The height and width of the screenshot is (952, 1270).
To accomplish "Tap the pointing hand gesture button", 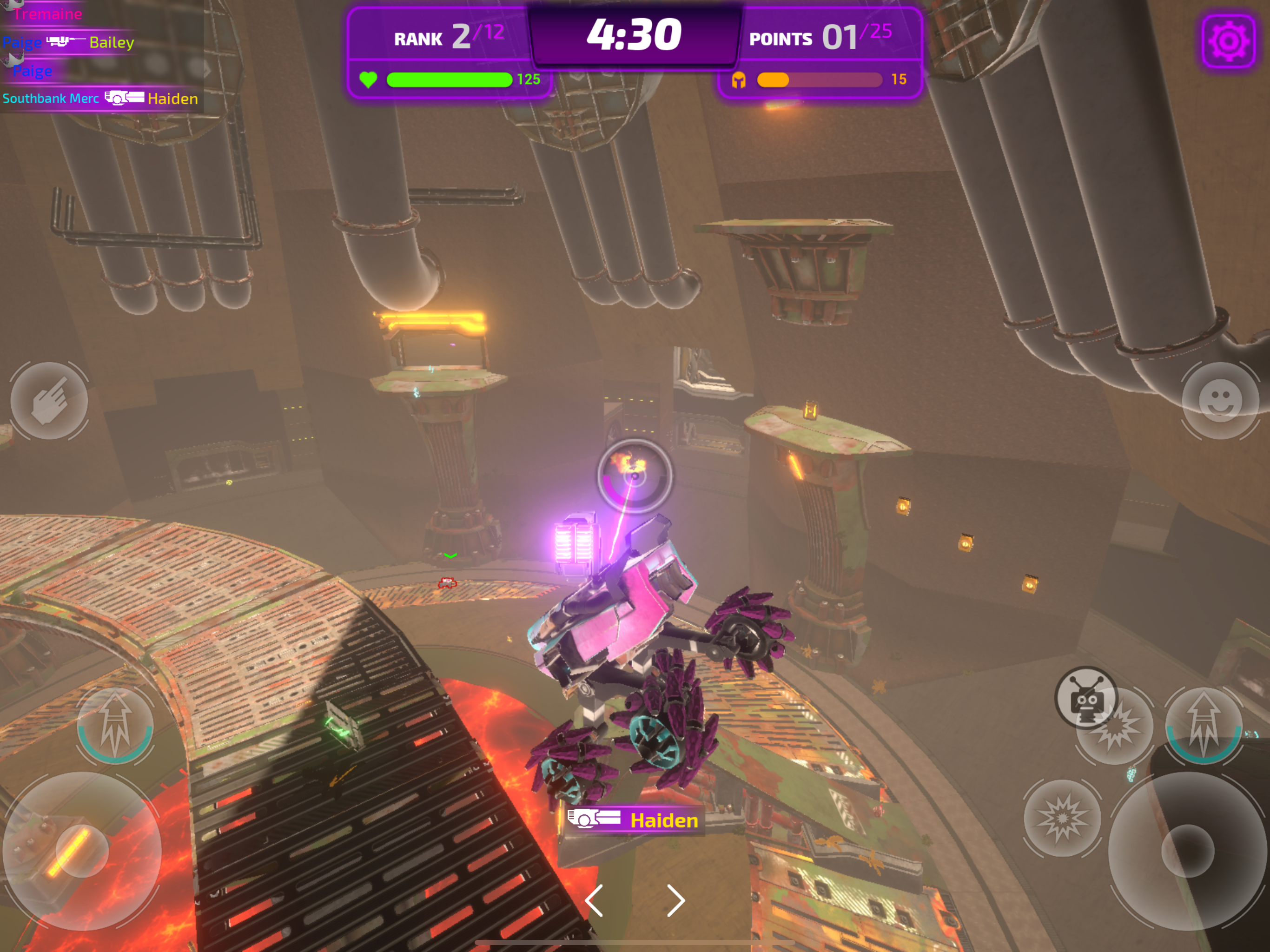I will (49, 401).
